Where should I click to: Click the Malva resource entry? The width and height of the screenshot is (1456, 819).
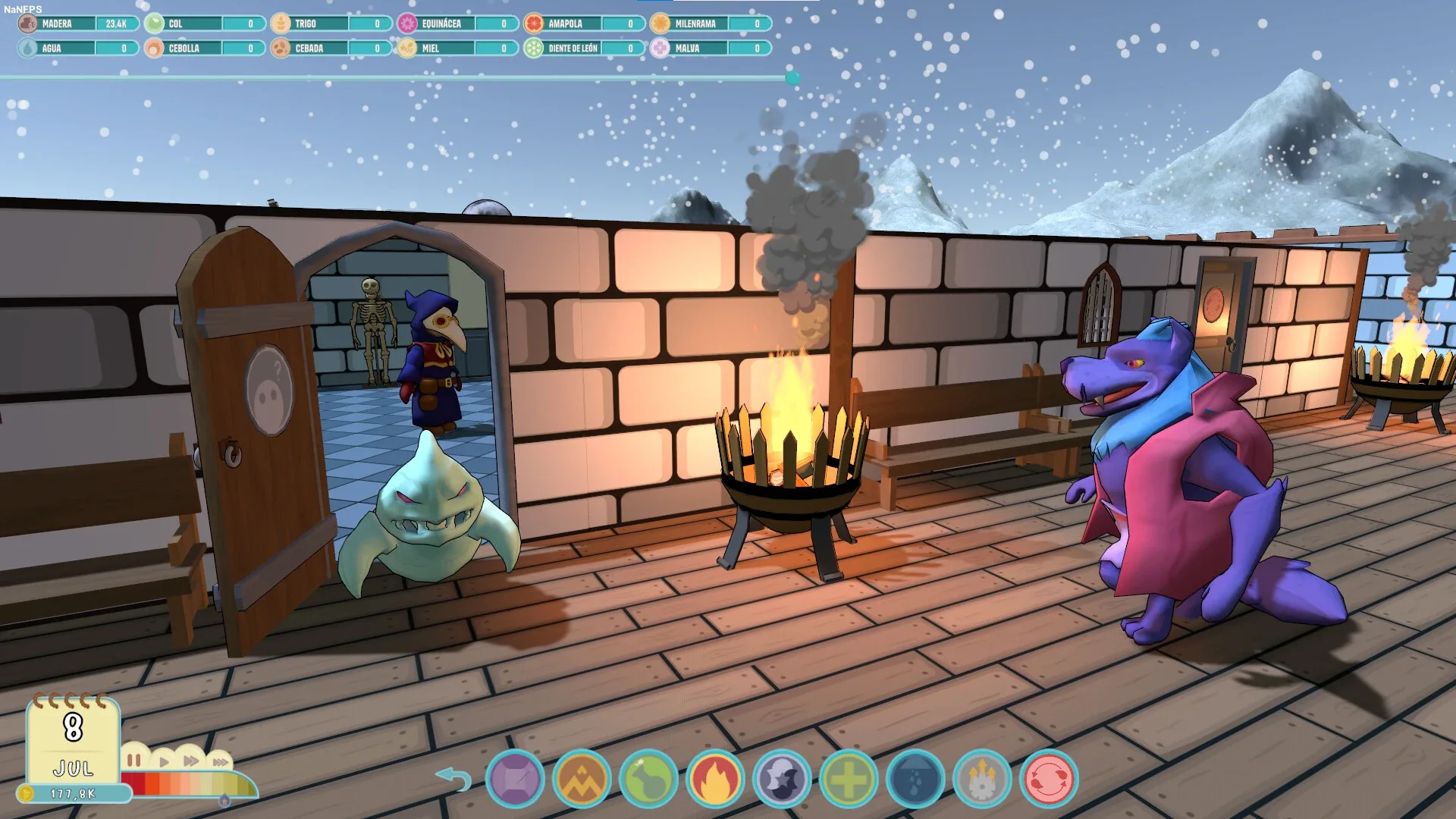pyautogui.click(x=711, y=48)
